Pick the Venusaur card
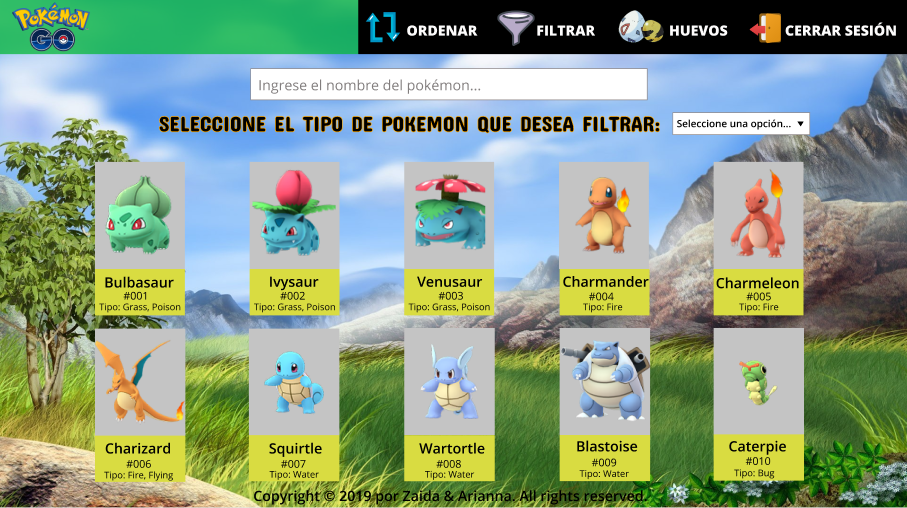Viewport: 907px width, 508px height. pos(449,238)
